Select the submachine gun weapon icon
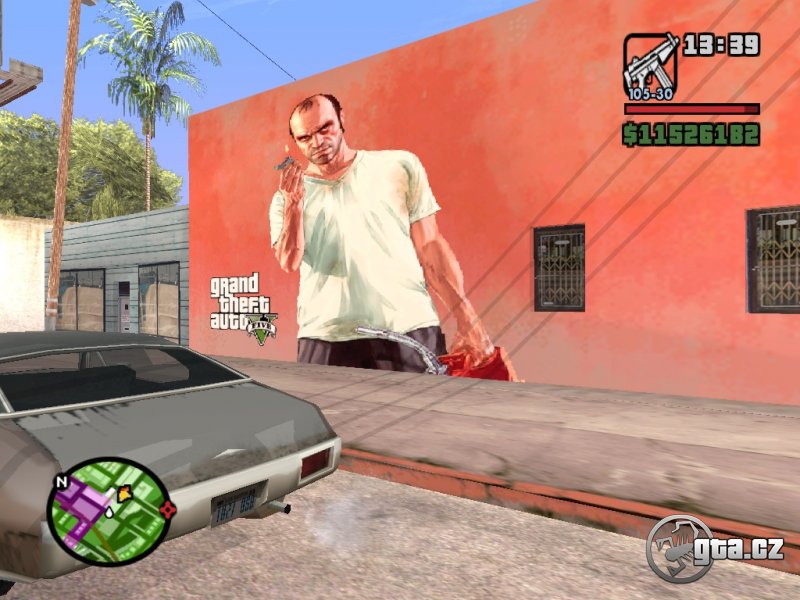This screenshot has width=800, height=600. point(652,63)
